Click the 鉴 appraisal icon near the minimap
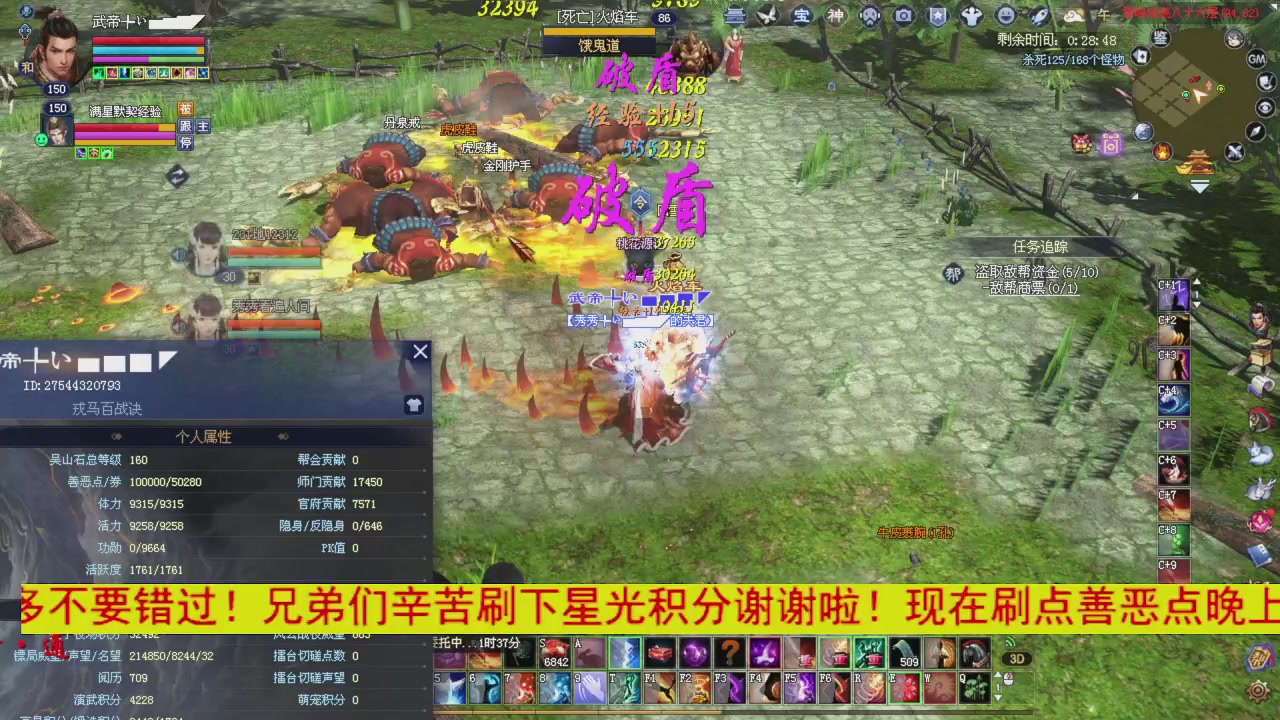This screenshot has width=1280, height=720. click(x=1159, y=37)
